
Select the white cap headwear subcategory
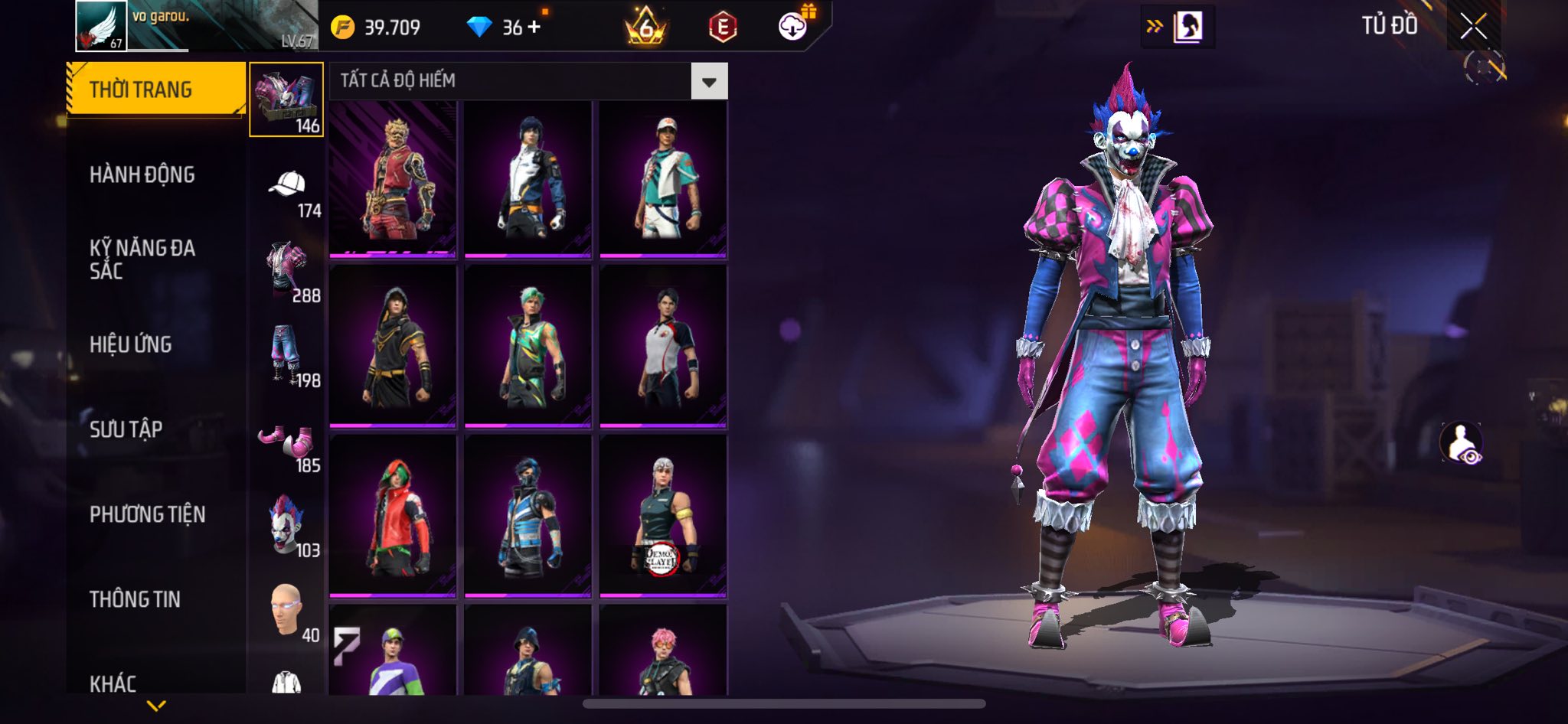[x=287, y=186]
